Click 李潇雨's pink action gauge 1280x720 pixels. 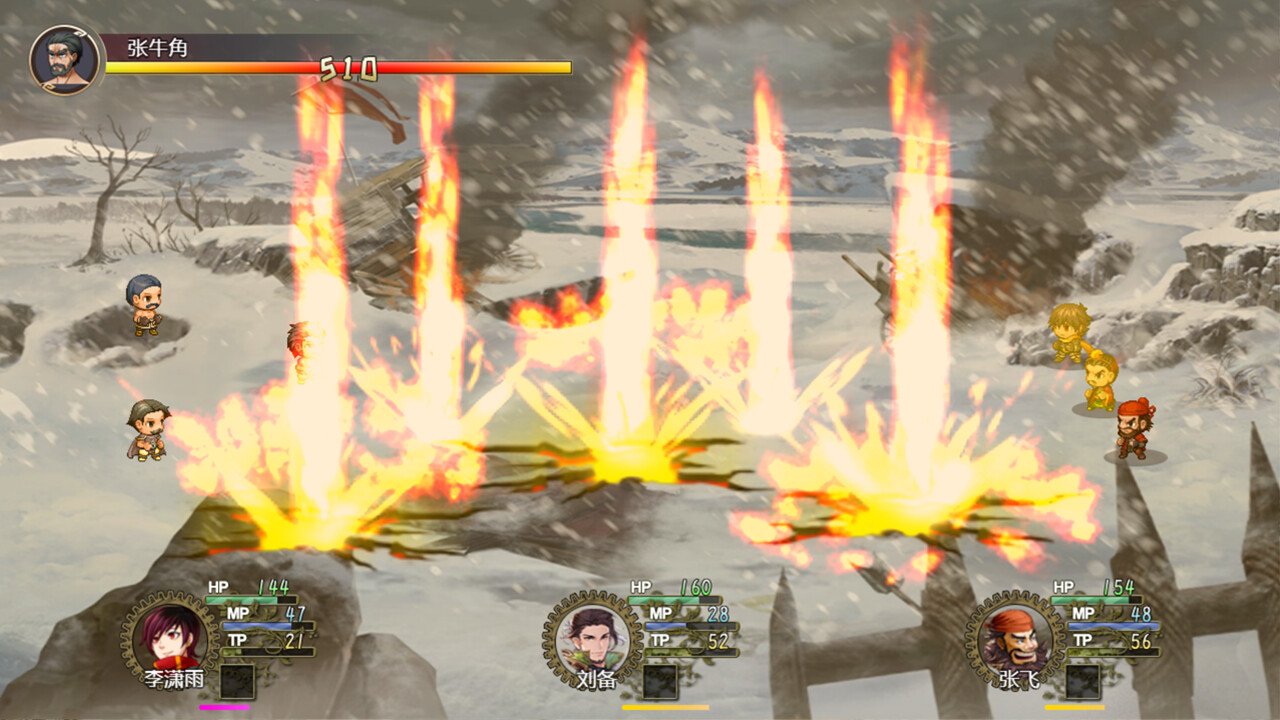225,706
